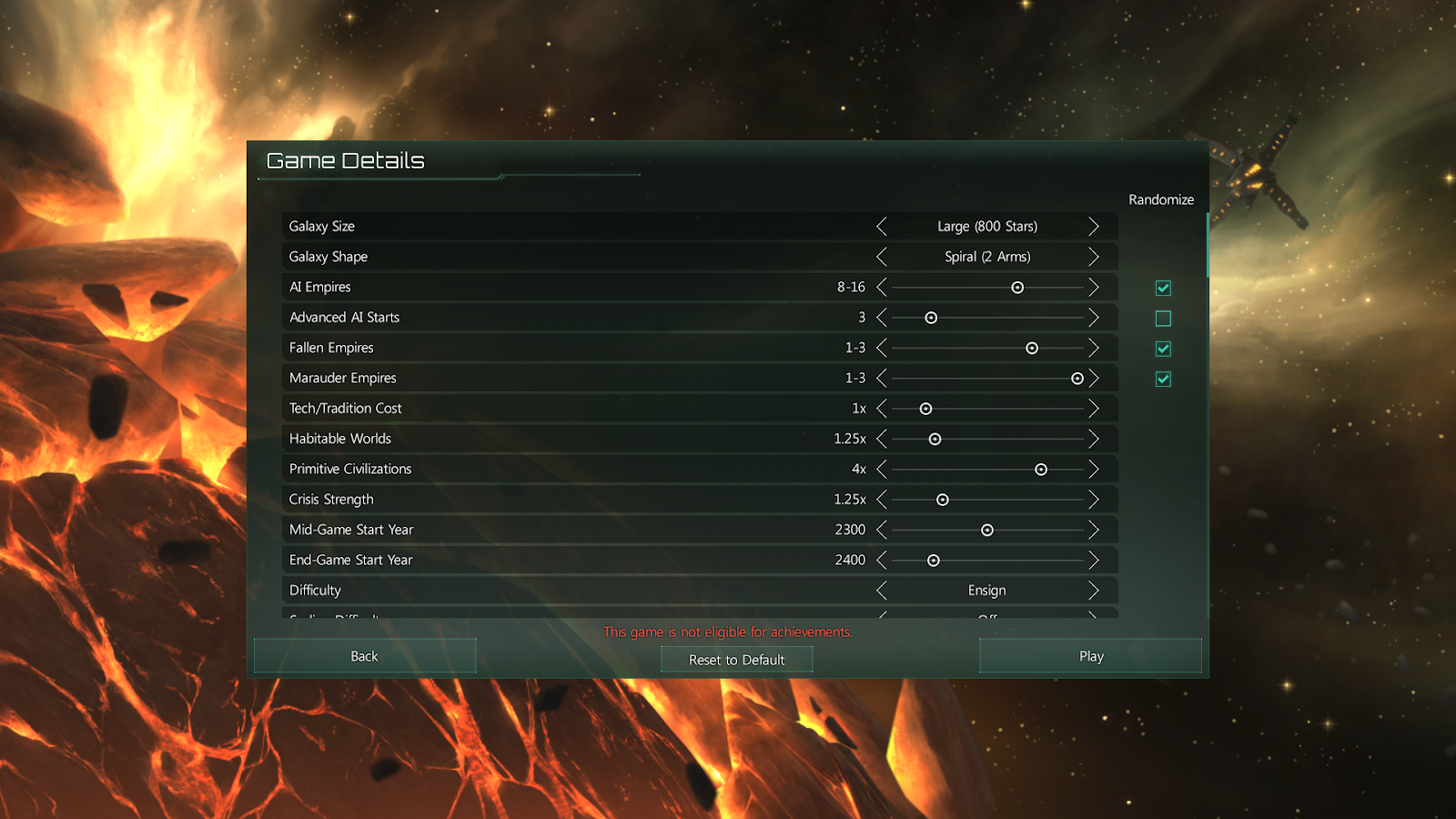Uncheck randomize for Fallen Empires

coord(1163,349)
